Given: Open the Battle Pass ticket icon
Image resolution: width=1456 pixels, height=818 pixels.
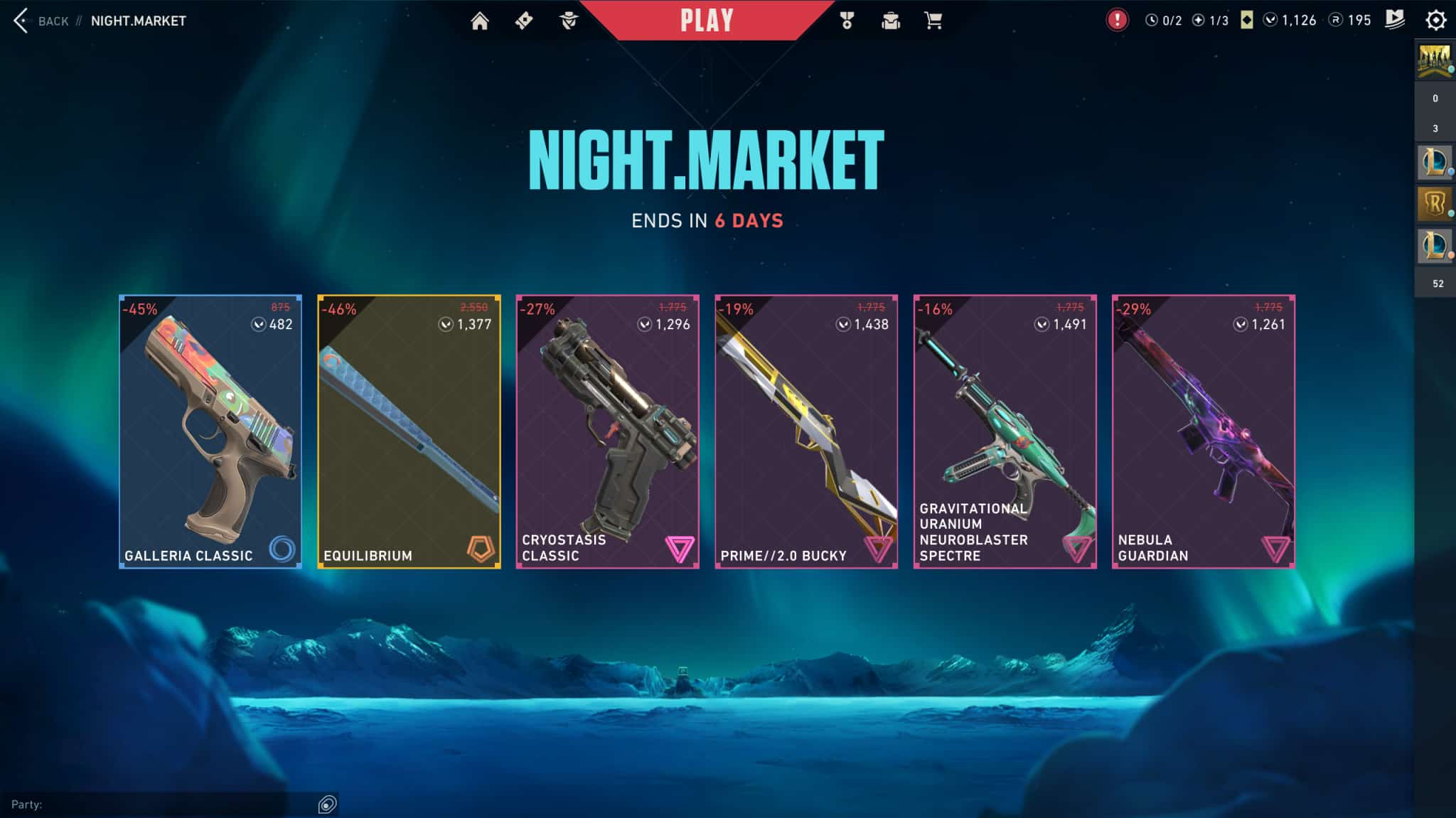Looking at the screenshot, I should [x=525, y=21].
